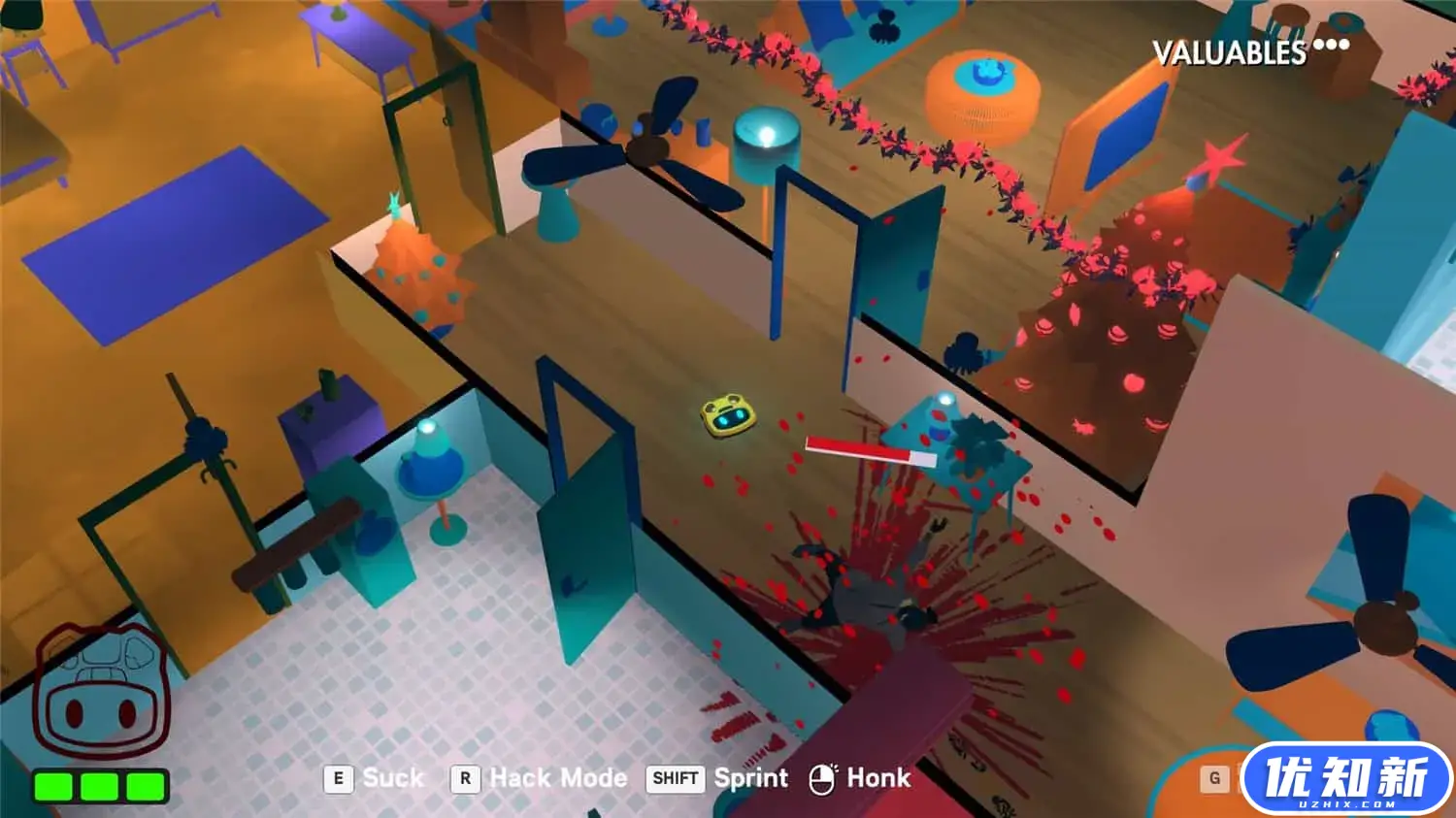Open the uzhix.com watermark logo
Image resolution: width=1456 pixels, height=818 pixels.
click(x=1345, y=777)
